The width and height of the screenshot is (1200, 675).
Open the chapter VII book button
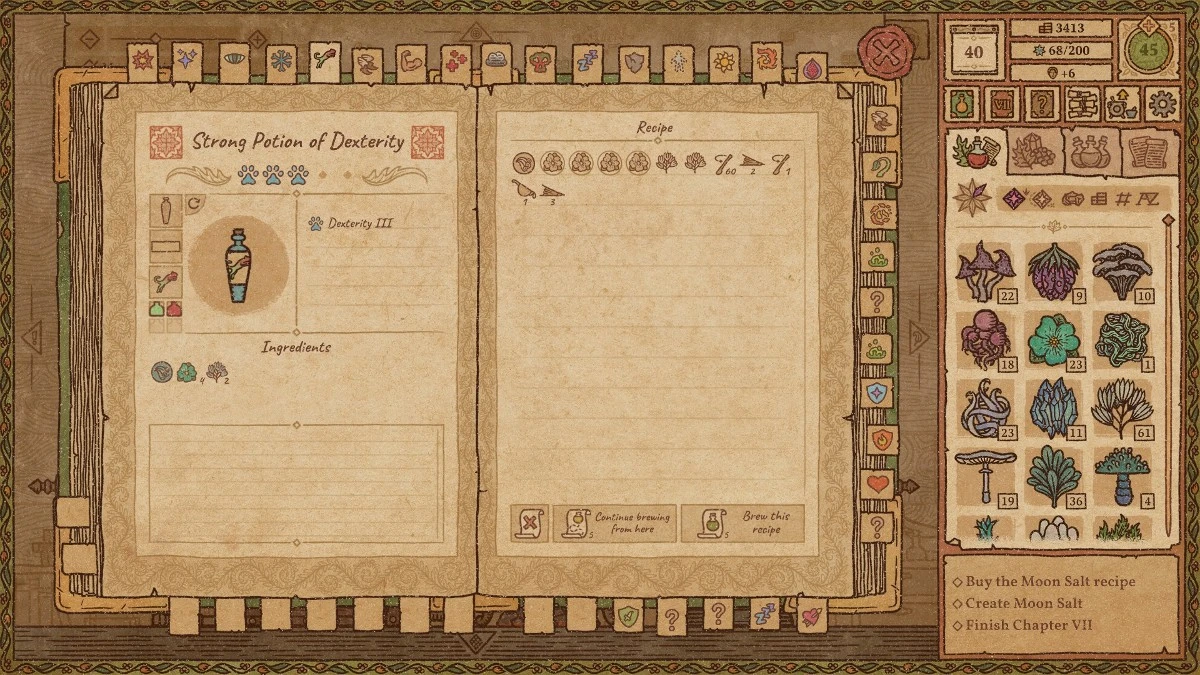pyautogui.click(x=1002, y=103)
